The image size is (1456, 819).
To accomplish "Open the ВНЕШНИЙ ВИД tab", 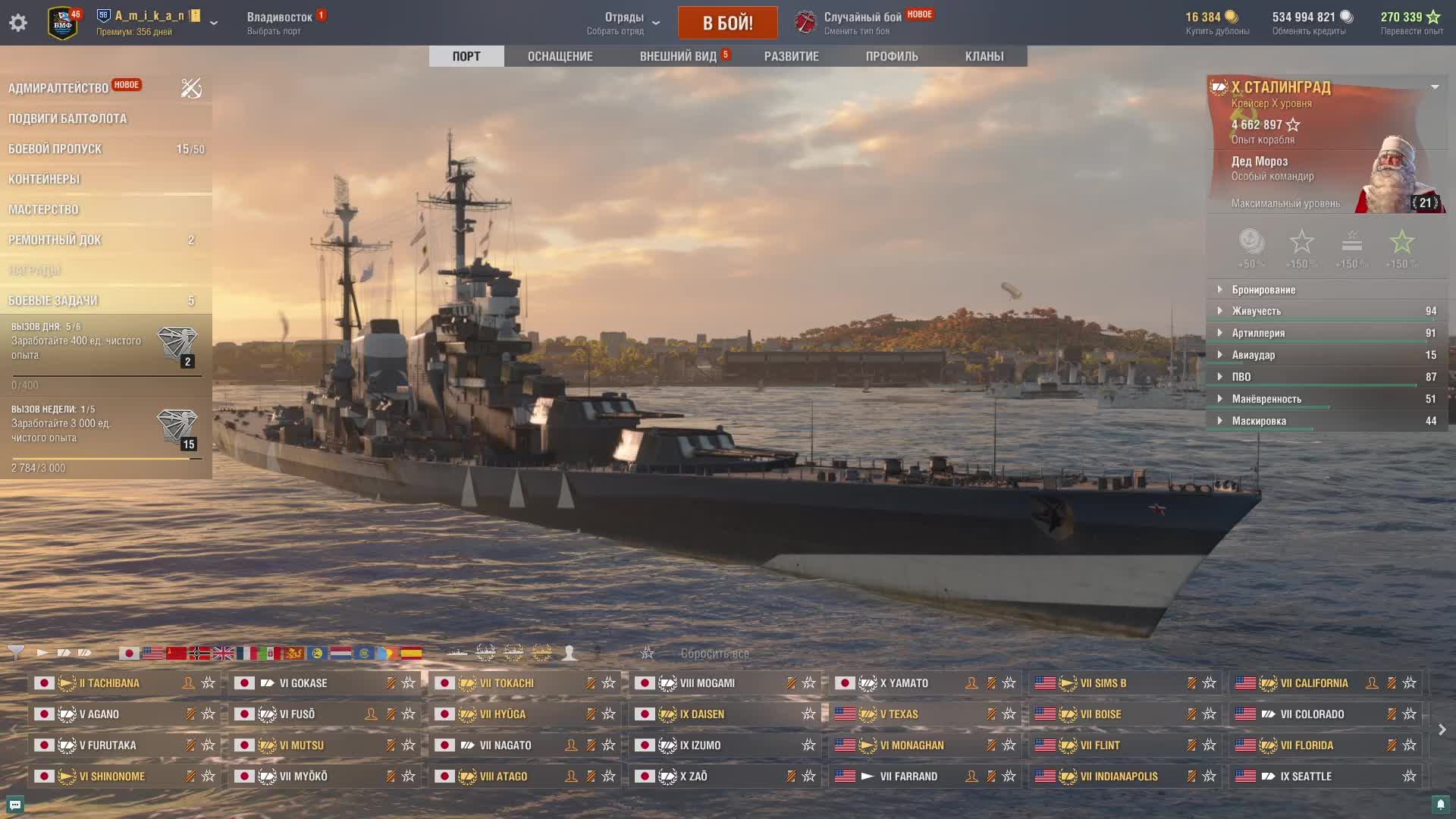I will [678, 56].
